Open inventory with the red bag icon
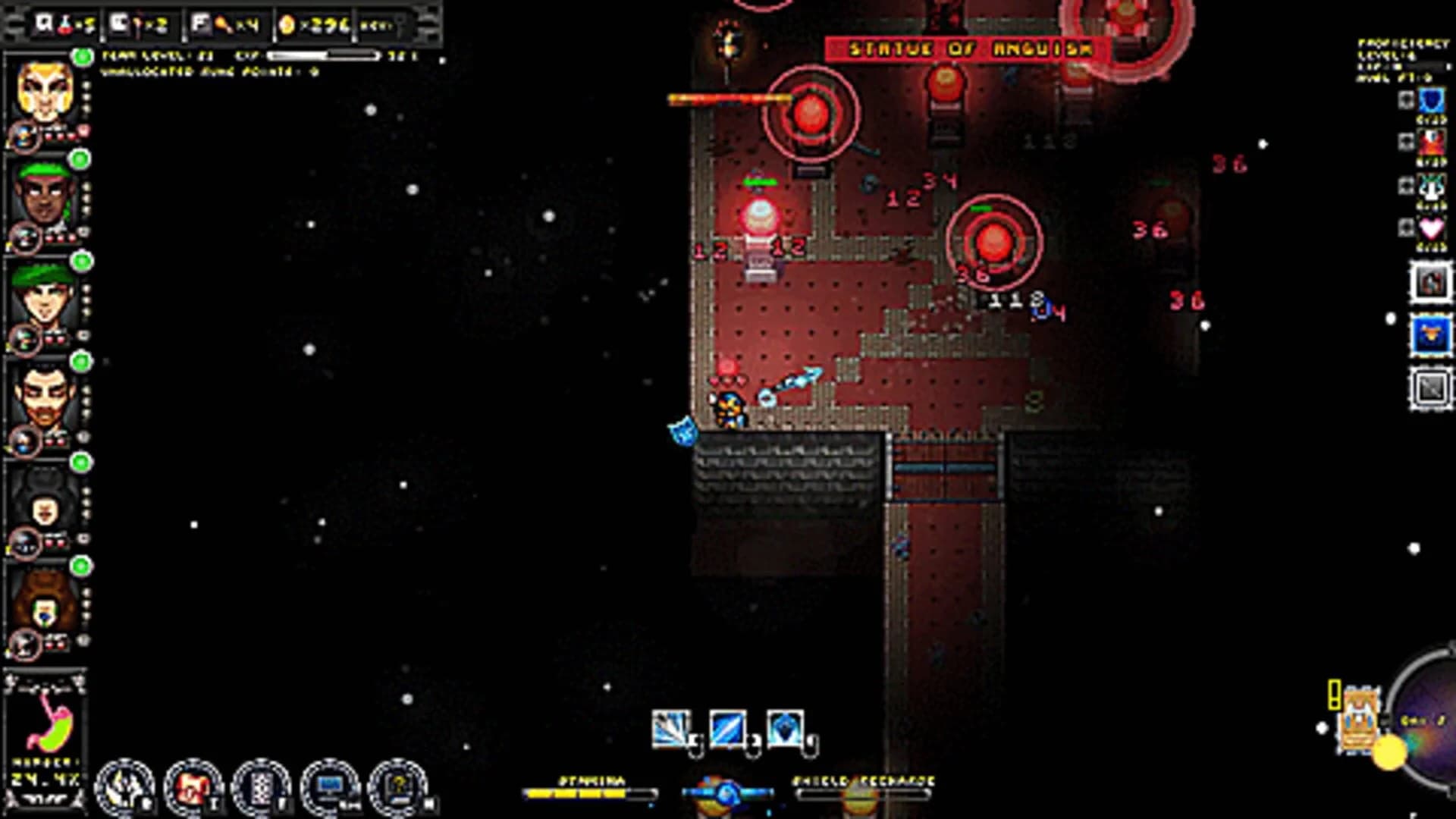This screenshot has width=1456, height=819. pyautogui.click(x=192, y=785)
